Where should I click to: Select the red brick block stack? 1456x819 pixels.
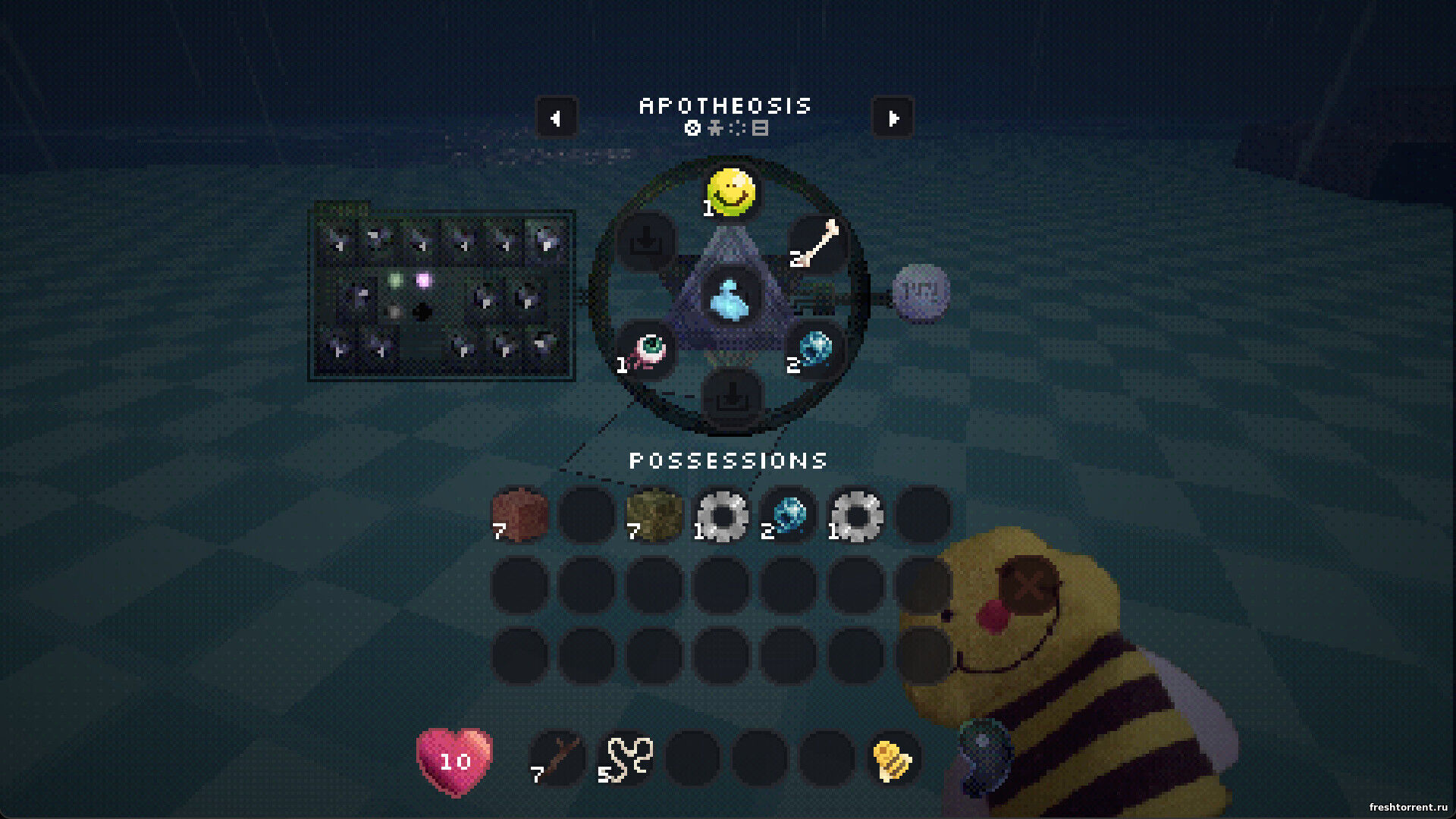click(519, 516)
